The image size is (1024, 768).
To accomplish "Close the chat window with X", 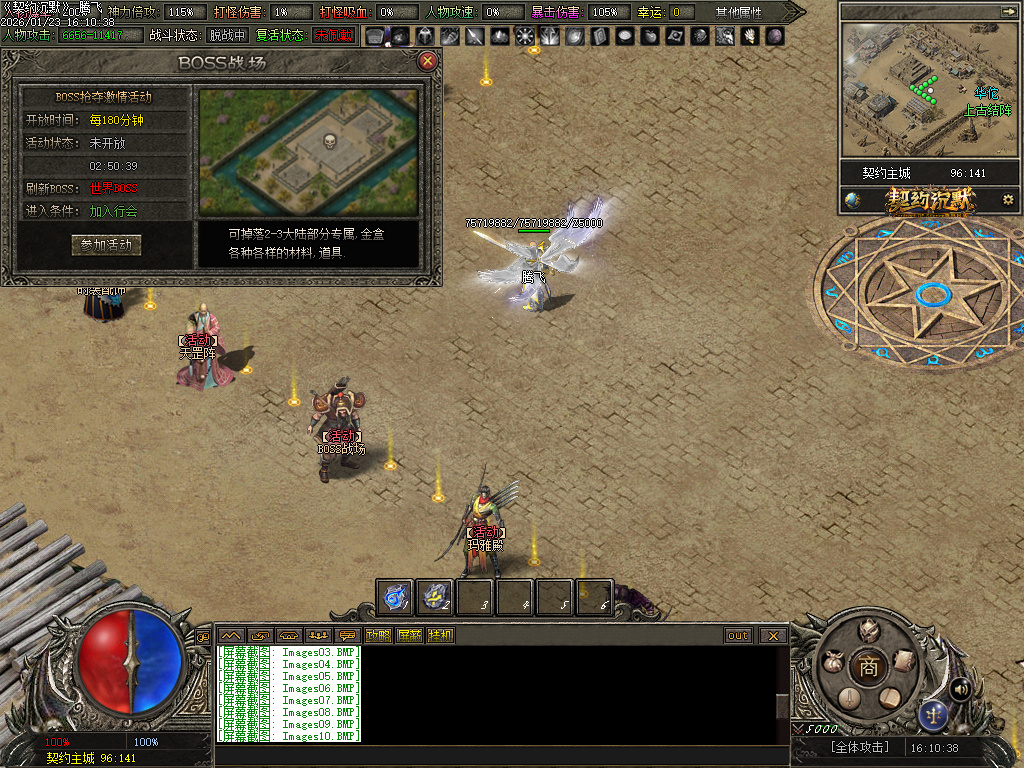I will 773,635.
